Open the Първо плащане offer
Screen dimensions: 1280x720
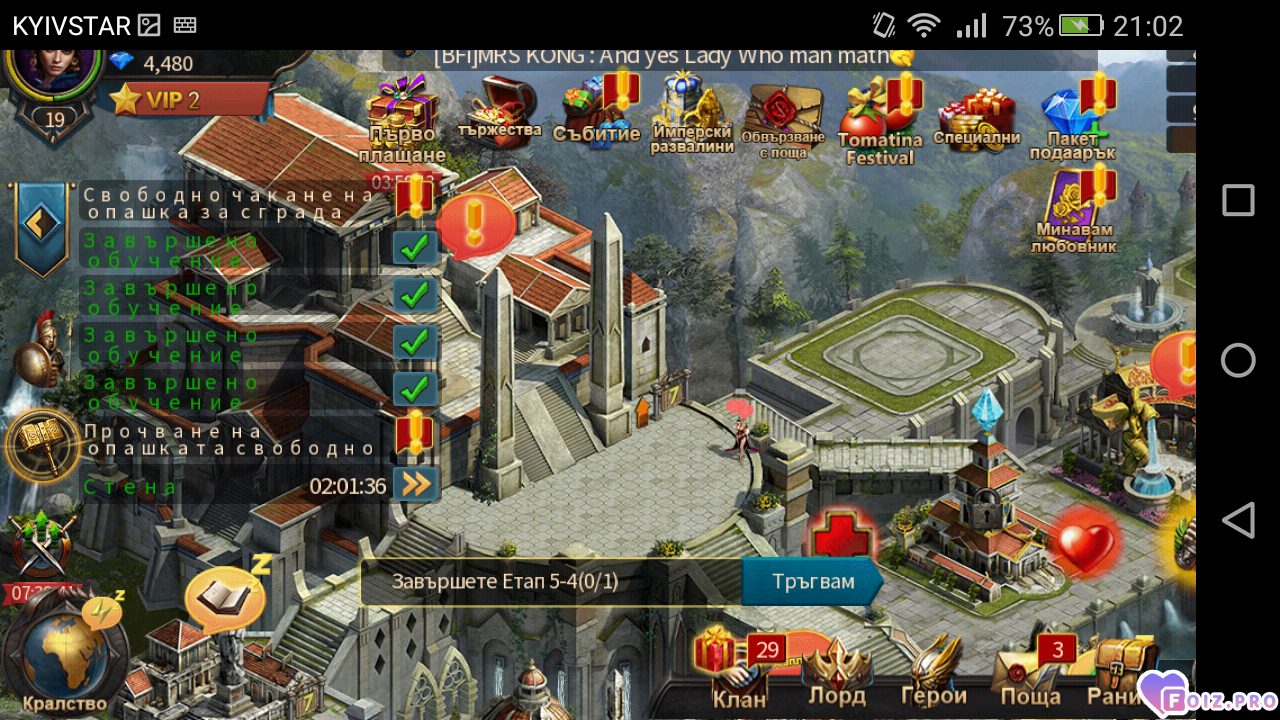pos(402,118)
